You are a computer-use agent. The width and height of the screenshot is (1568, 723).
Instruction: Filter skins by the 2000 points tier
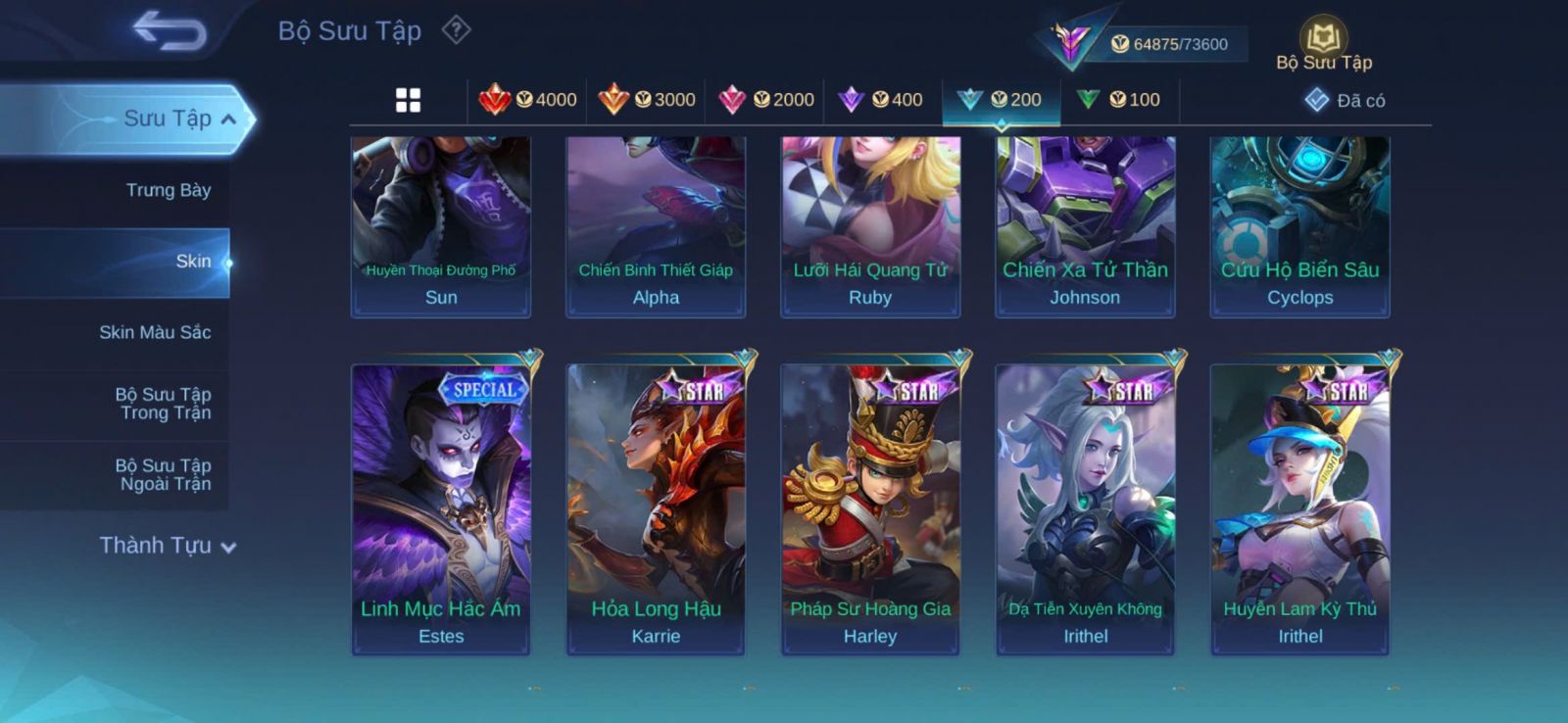click(766, 100)
